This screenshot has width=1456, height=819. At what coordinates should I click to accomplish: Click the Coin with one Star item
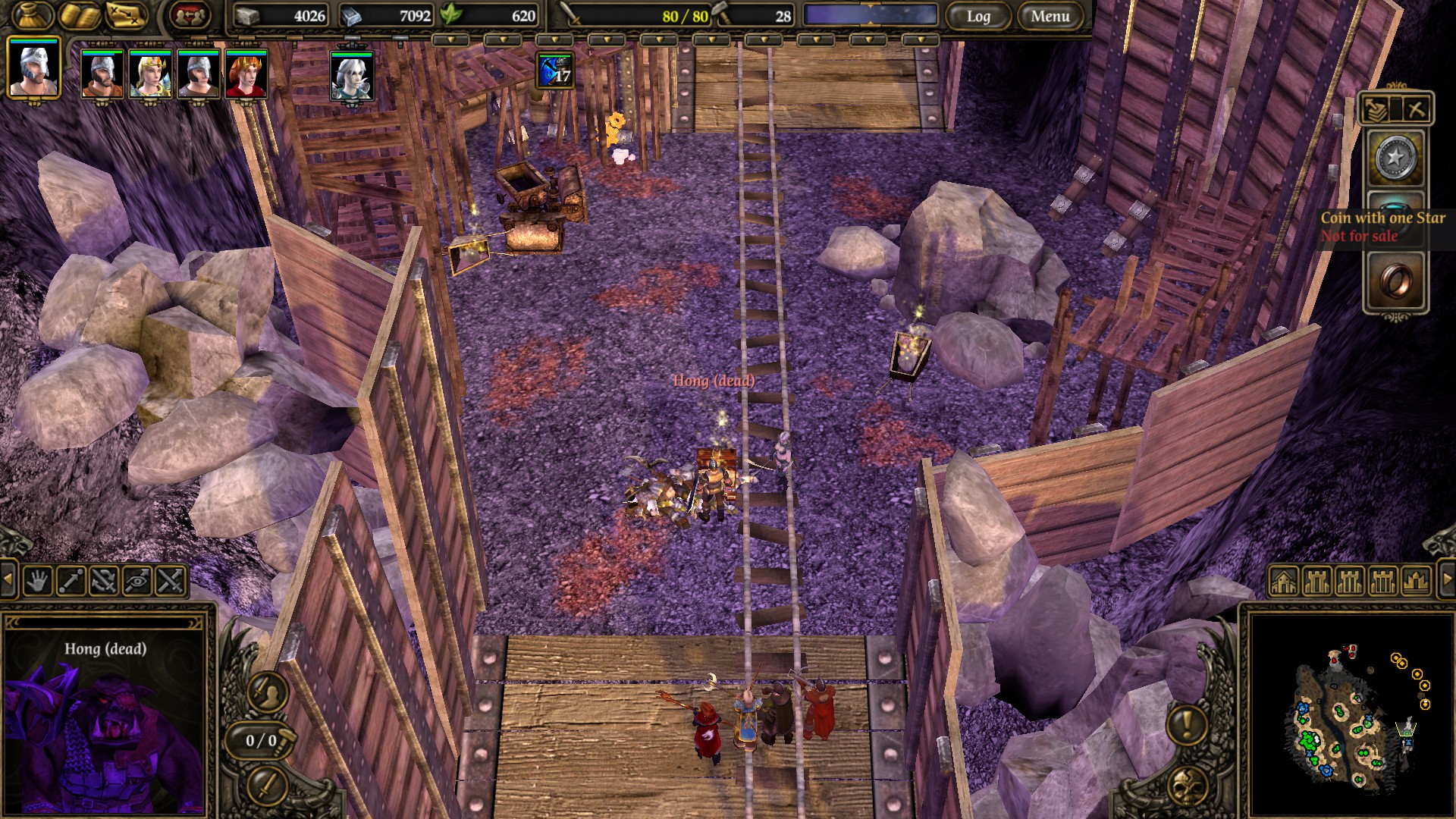[1395, 159]
